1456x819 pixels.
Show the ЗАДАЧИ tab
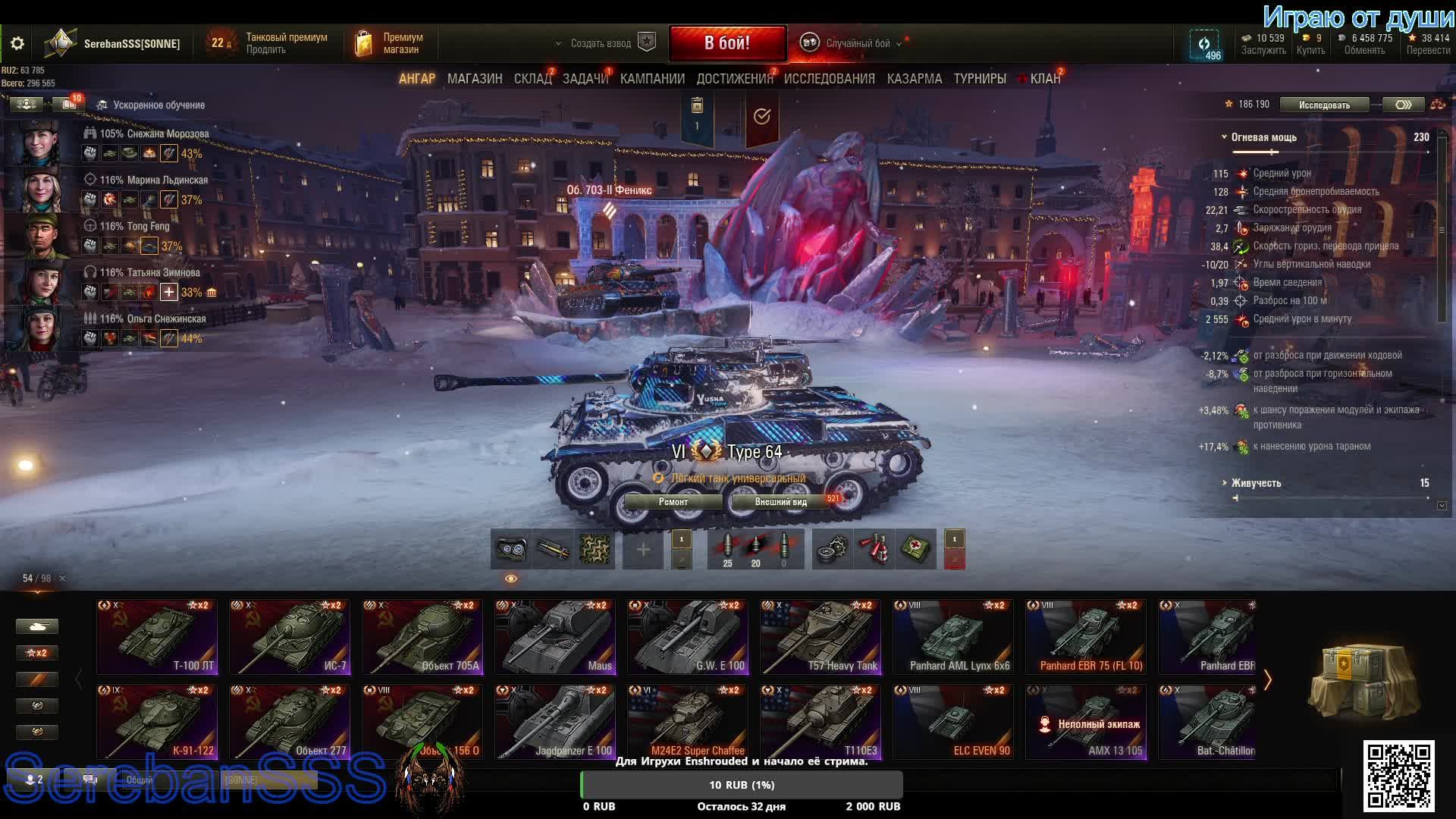(x=585, y=79)
